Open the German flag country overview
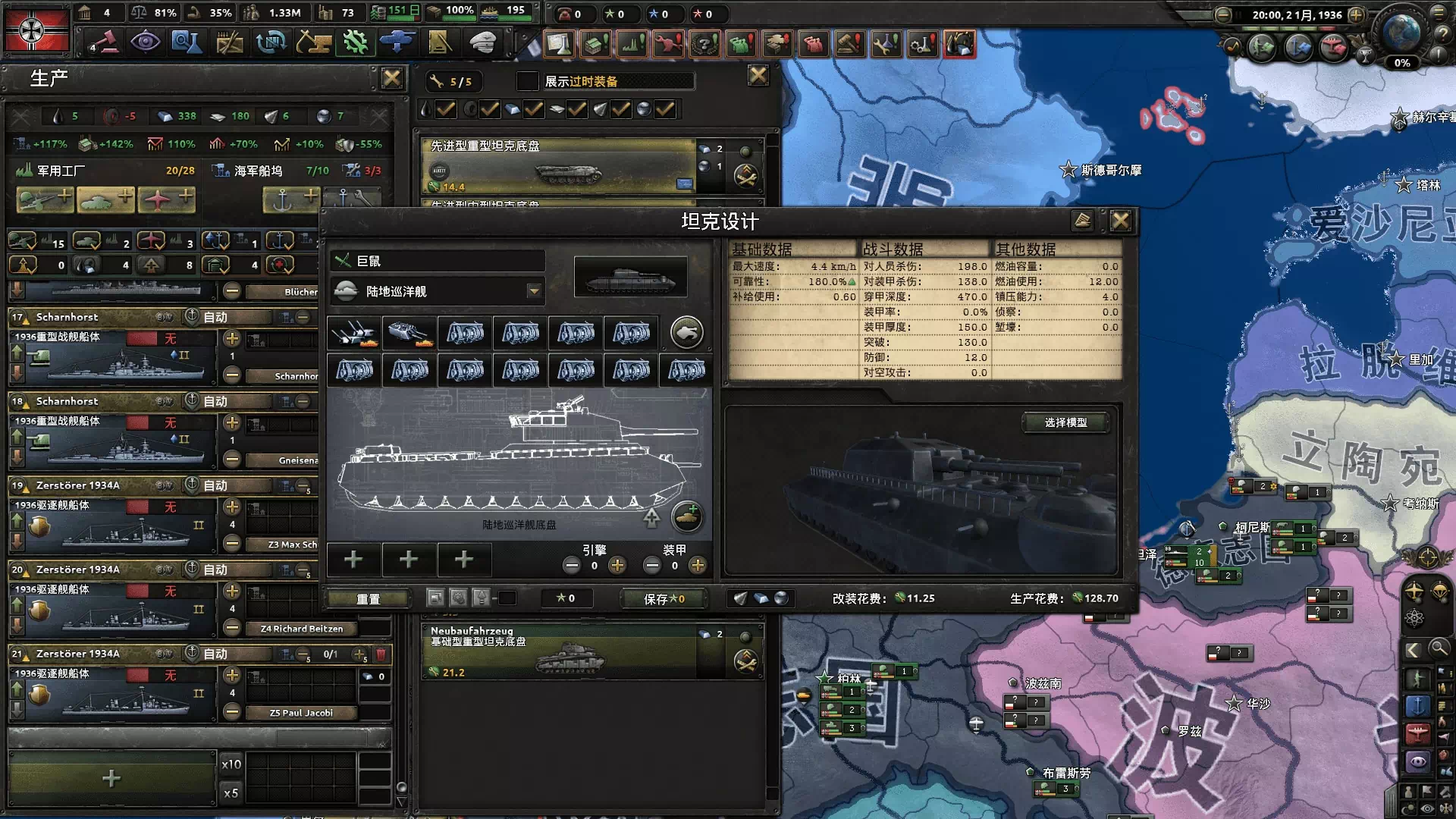Viewport: 1456px width, 819px height. coord(36,30)
